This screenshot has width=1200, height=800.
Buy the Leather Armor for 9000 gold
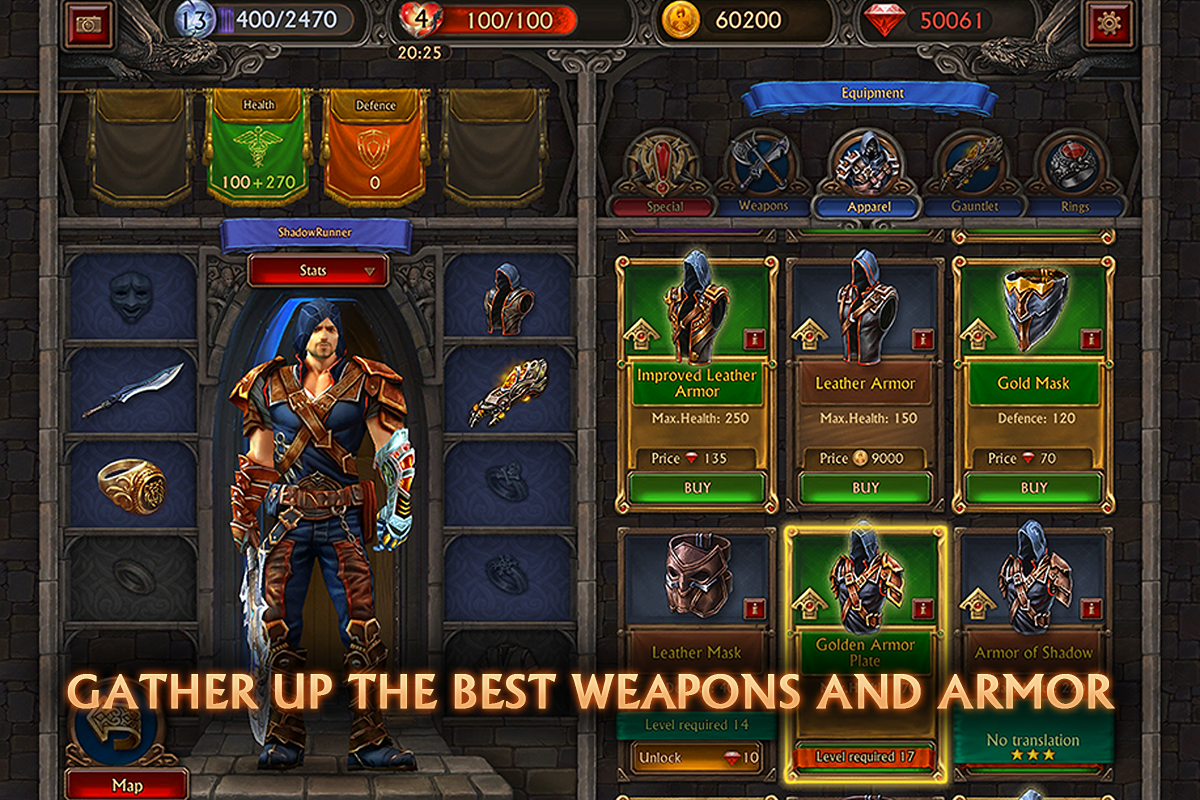pos(865,488)
